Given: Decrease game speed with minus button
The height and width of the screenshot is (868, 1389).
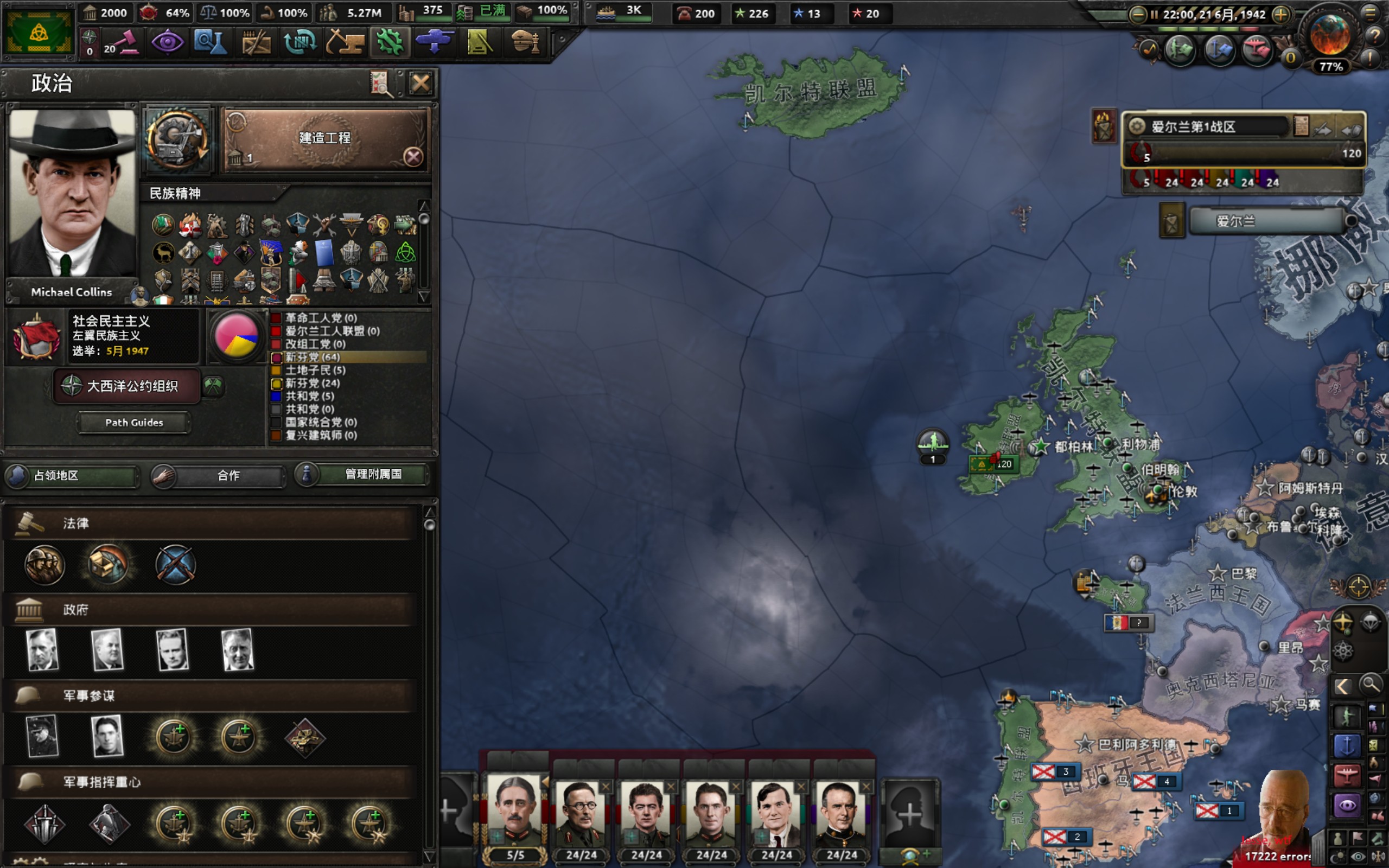Looking at the screenshot, I should point(1137,14).
